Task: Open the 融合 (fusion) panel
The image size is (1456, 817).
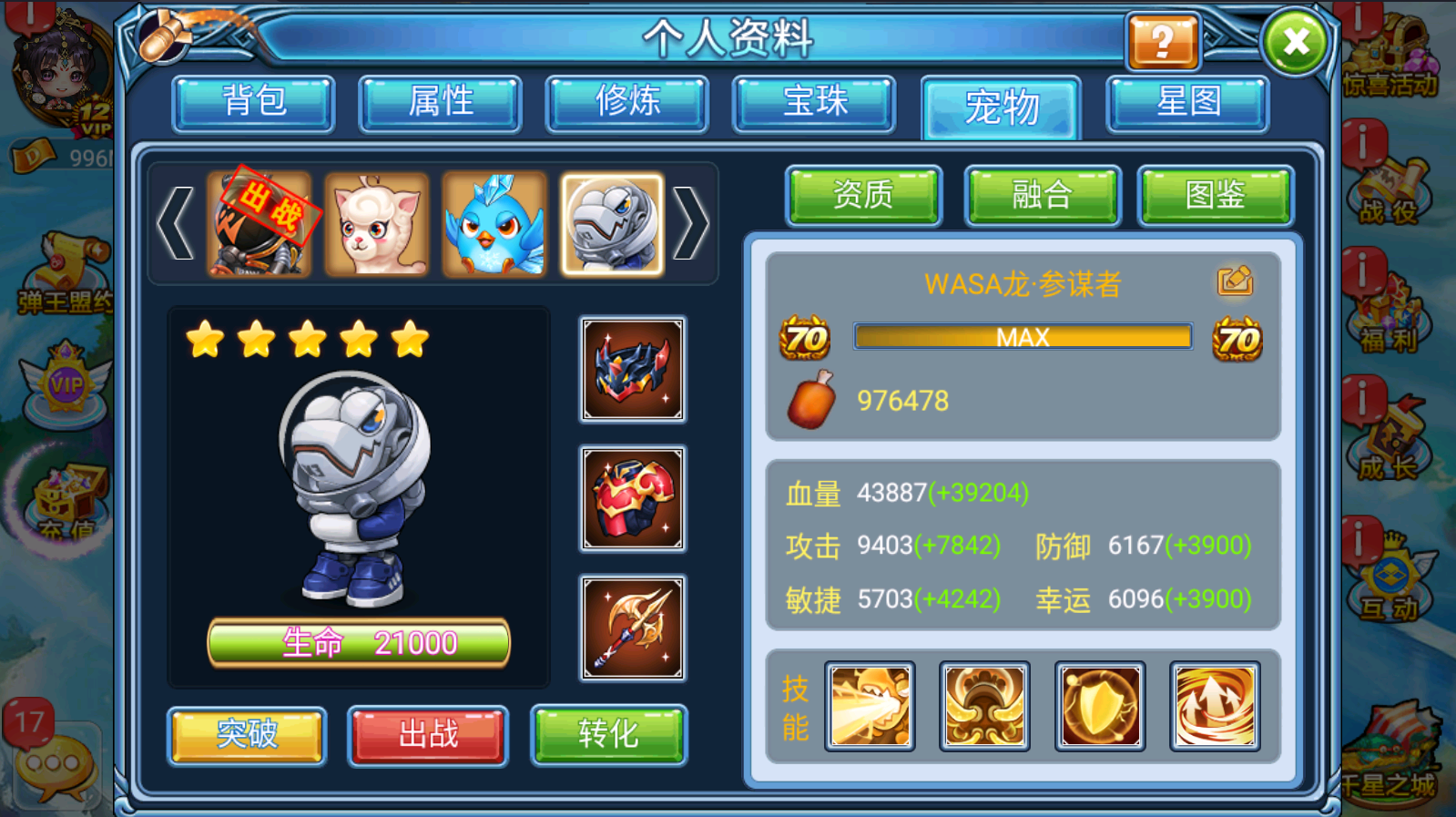Action: [x=1041, y=195]
